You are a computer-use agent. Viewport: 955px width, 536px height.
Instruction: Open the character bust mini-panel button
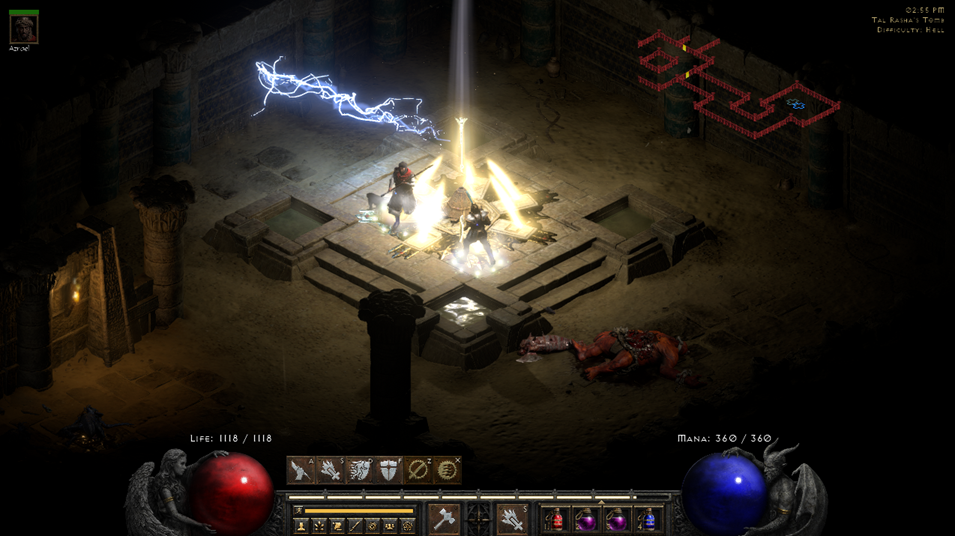click(x=301, y=526)
